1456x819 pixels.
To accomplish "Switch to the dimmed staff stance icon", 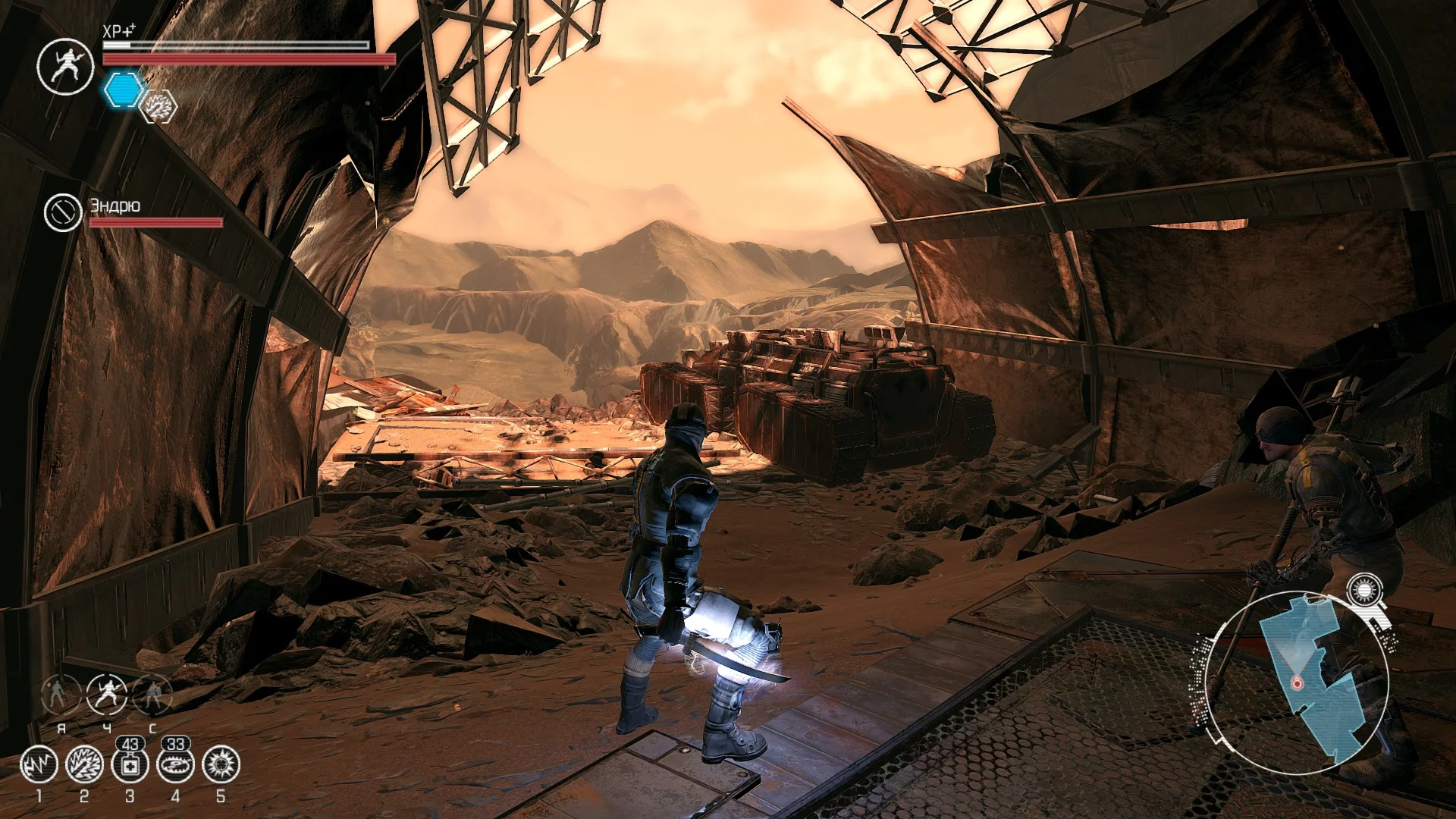I will (61, 694).
